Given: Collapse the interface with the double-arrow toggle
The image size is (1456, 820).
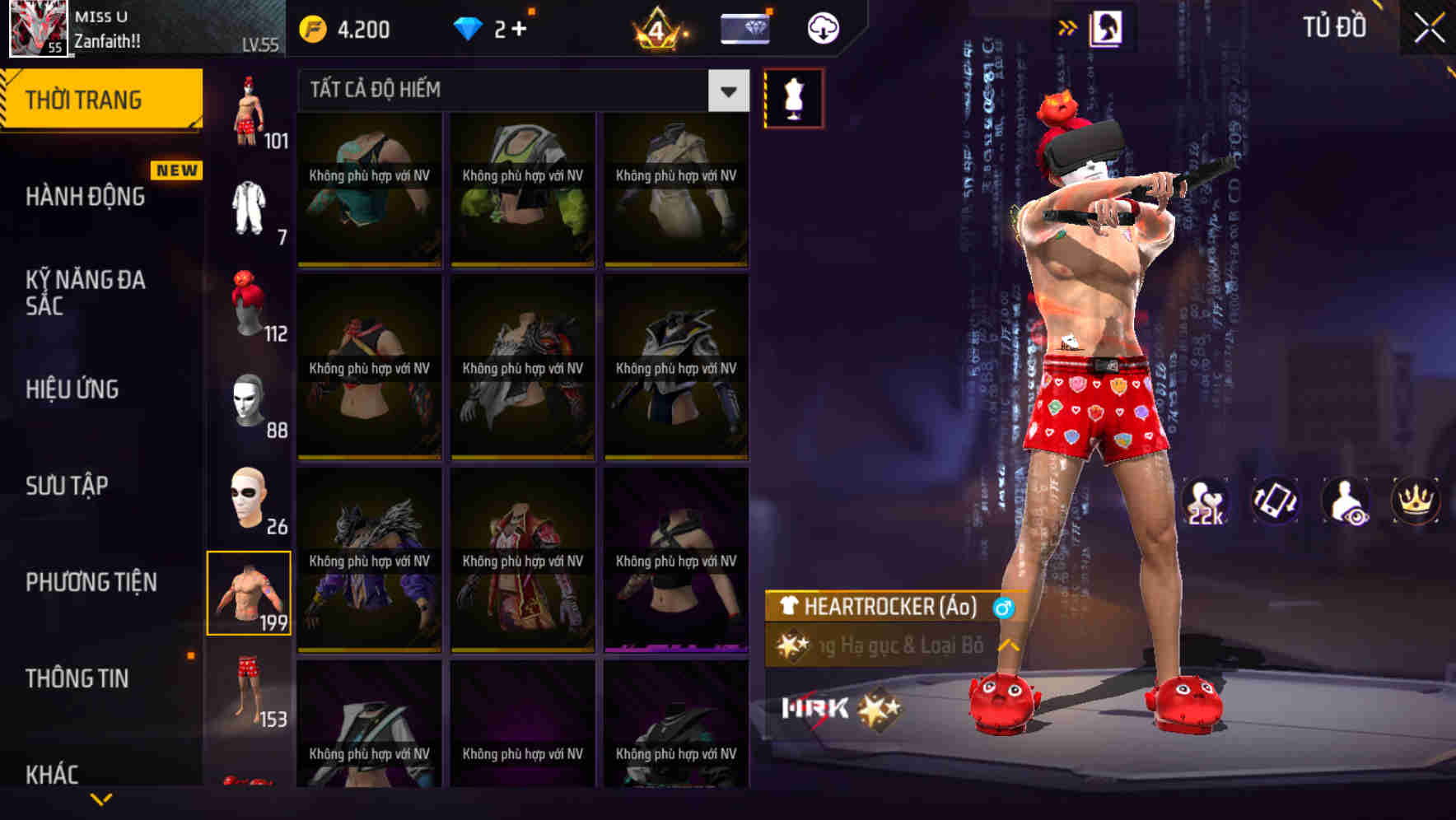Looking at the screenshot, I should click(x=1068, y=25).
